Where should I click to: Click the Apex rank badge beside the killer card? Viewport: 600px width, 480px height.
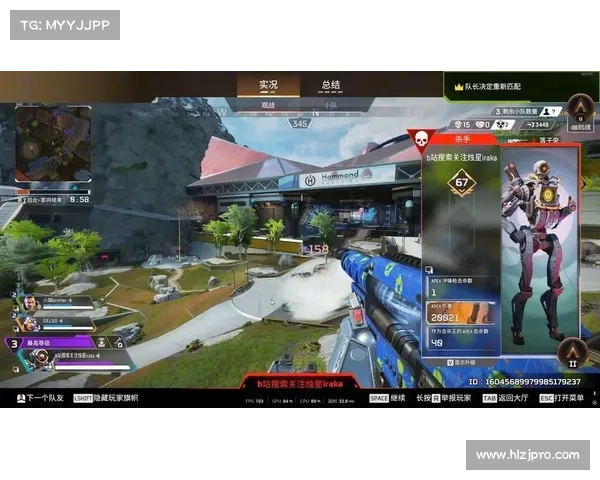[574, 351]
